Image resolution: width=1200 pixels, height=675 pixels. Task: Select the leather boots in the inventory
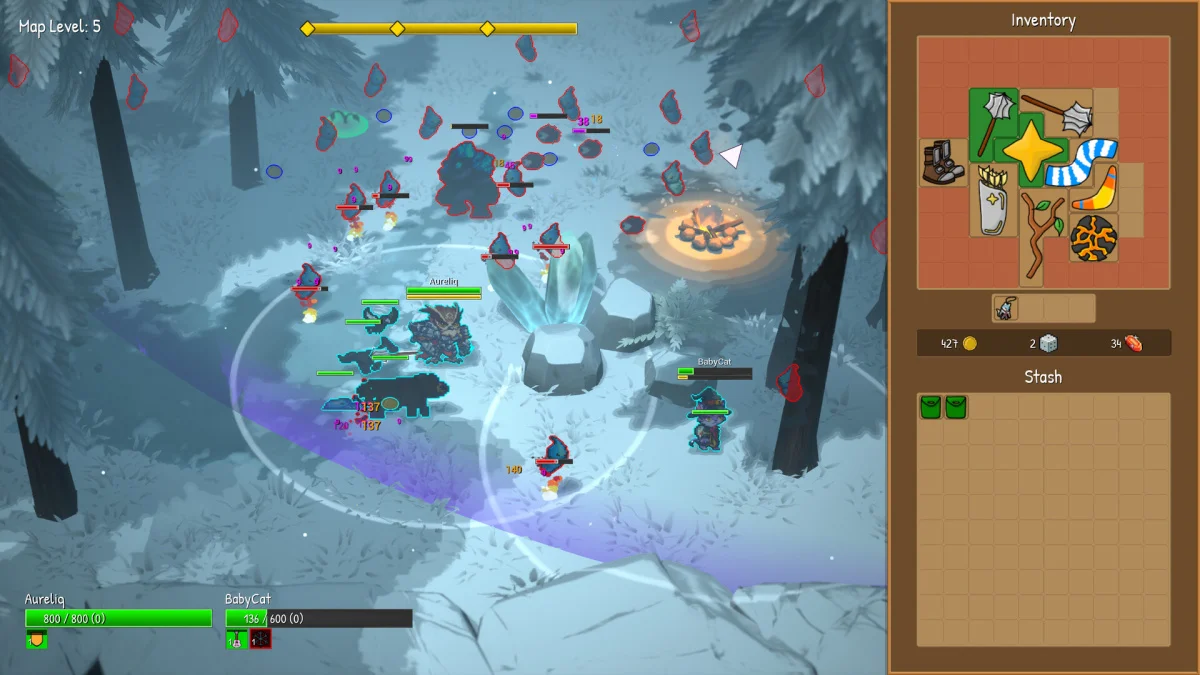click(x=939, y=163)
